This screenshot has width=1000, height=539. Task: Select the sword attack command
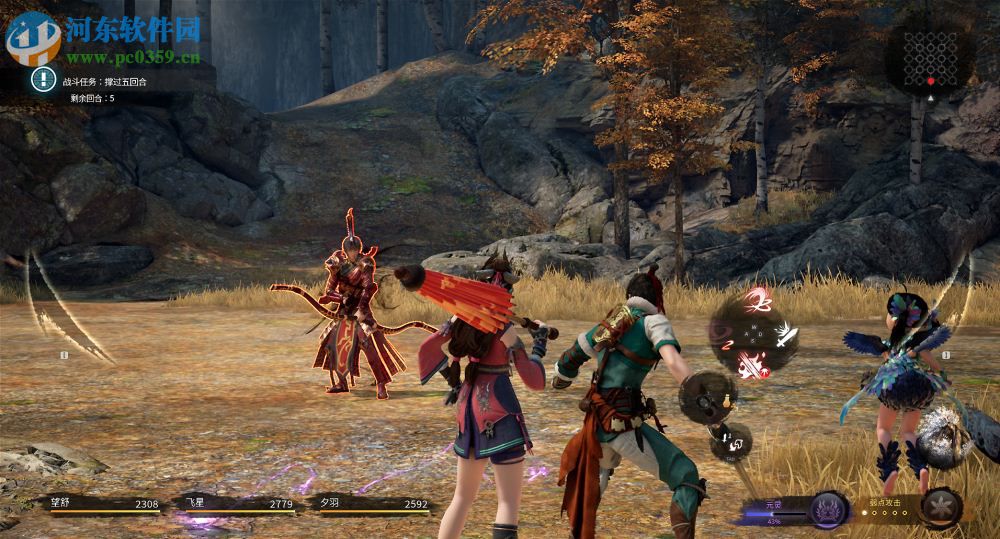point(785,334)
